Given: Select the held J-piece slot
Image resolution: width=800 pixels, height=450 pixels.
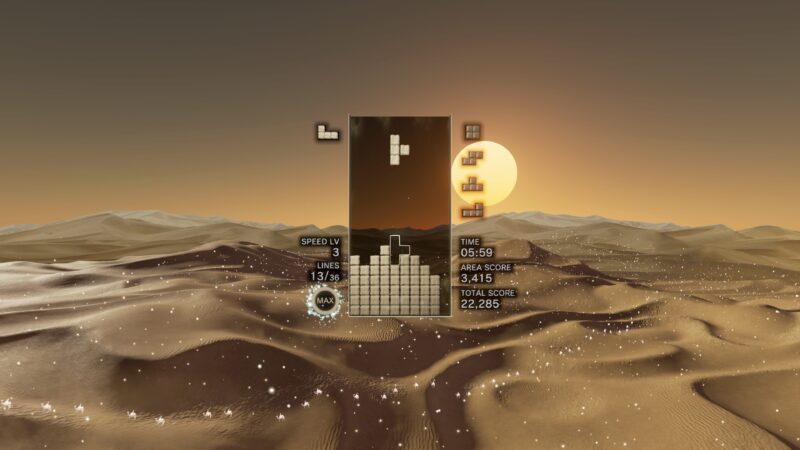Looking at the screenshot, I should coord(327,131).
